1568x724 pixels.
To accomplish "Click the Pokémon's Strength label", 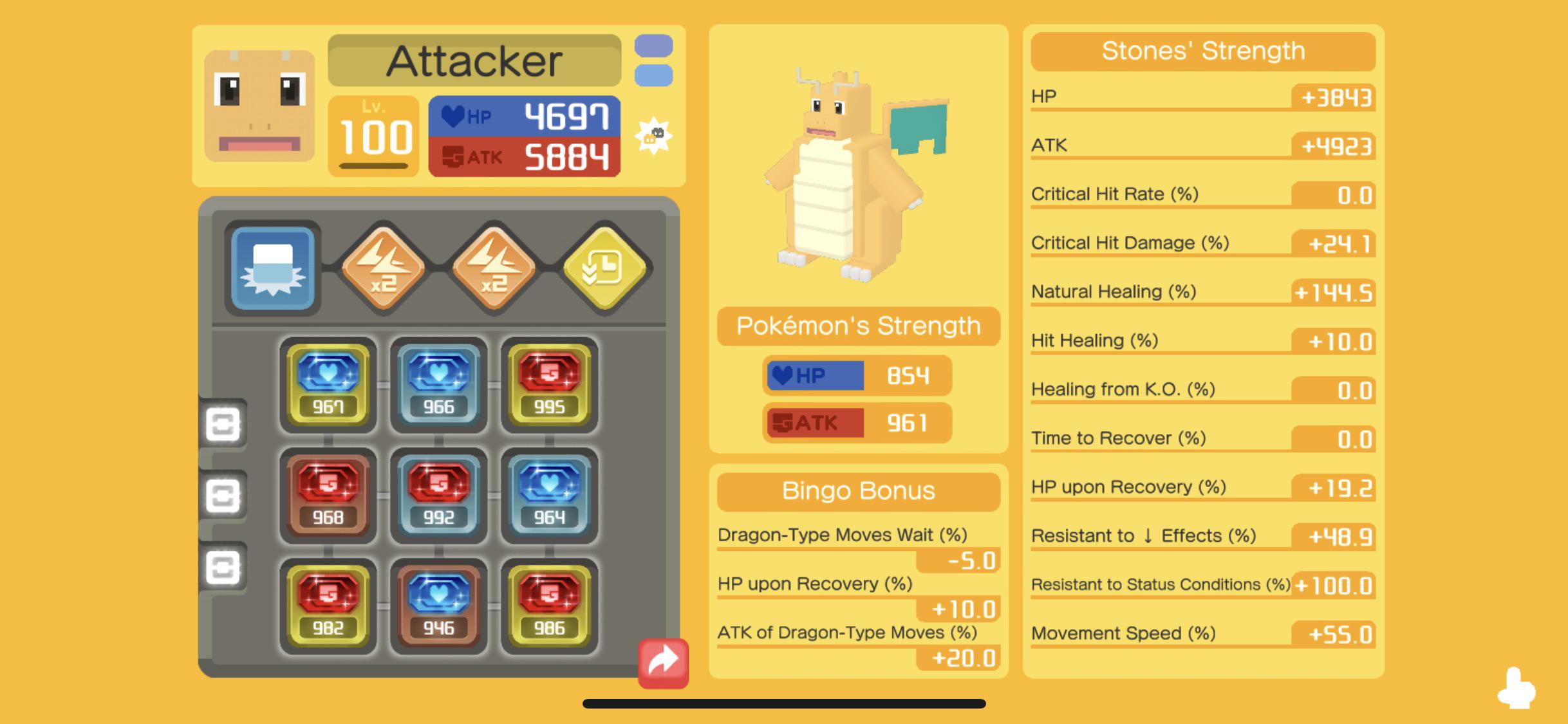I will (857, 326).
